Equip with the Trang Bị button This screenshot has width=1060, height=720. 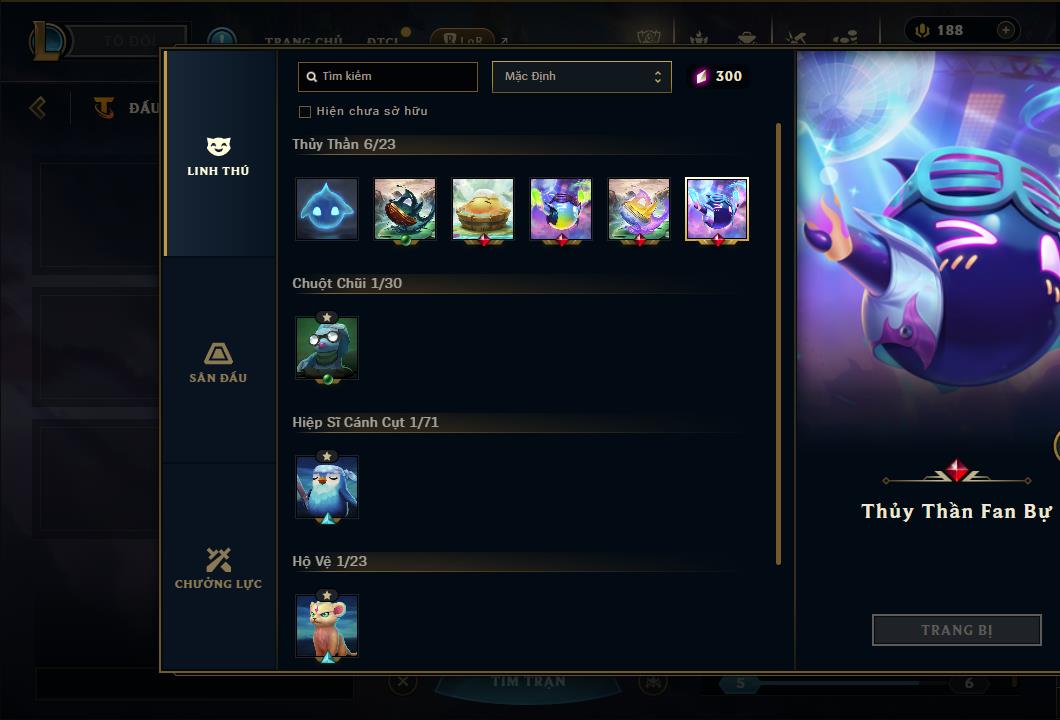pos(956,630)
